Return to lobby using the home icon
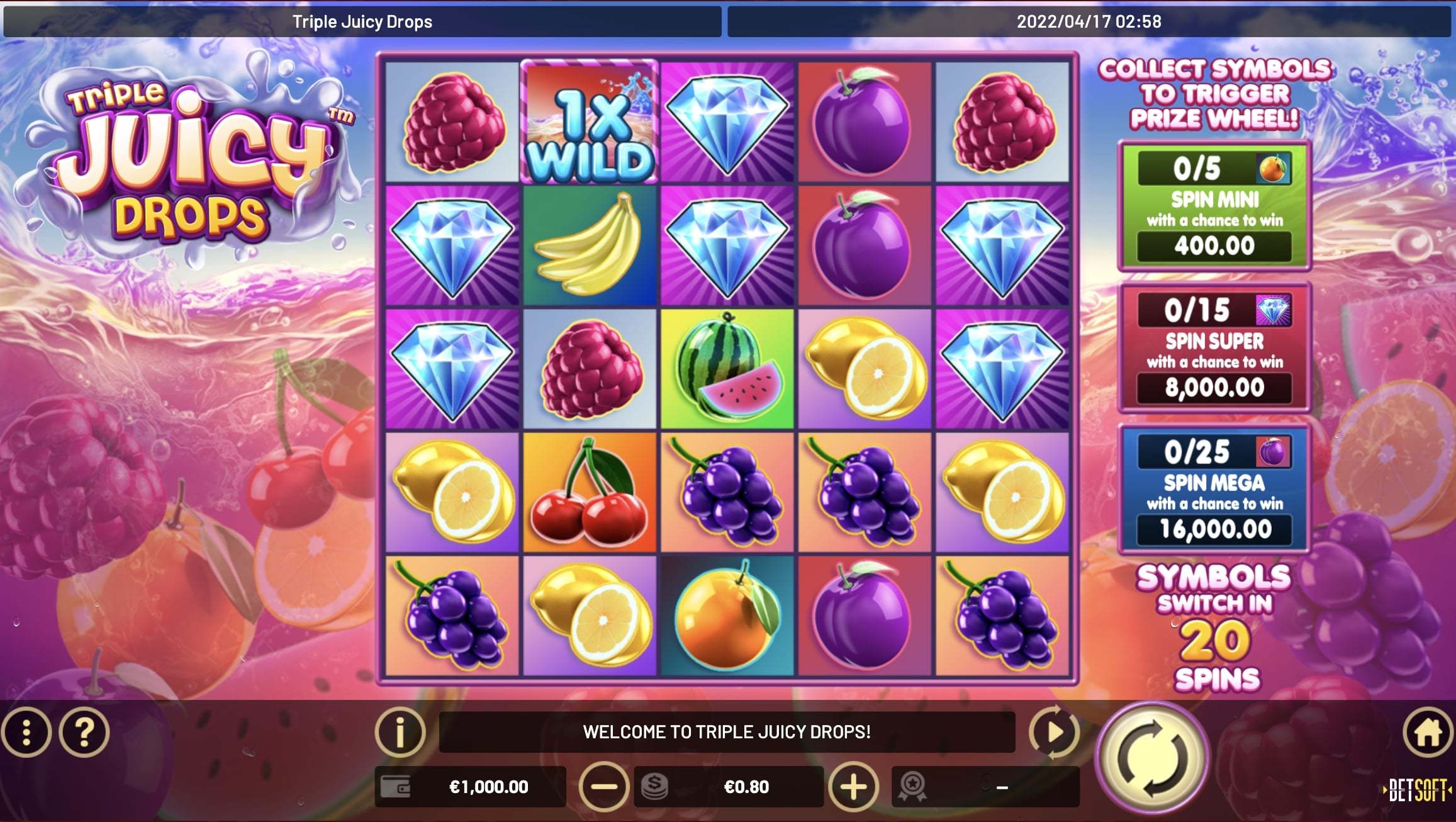 [x=1427, y=733]
